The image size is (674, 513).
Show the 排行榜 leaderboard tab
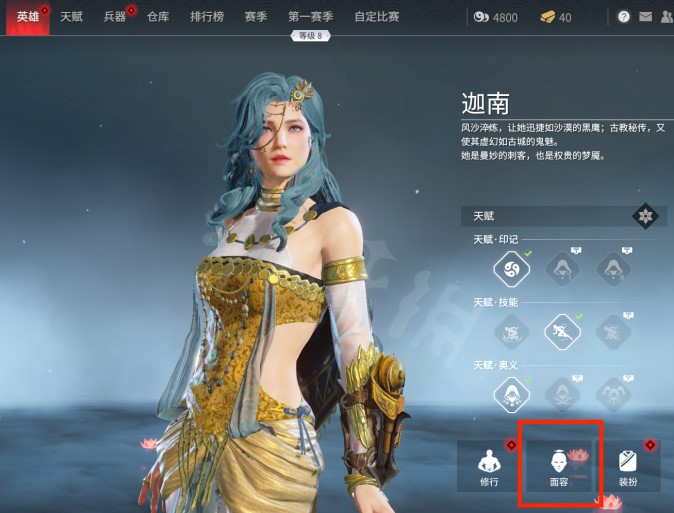[207, 17]
